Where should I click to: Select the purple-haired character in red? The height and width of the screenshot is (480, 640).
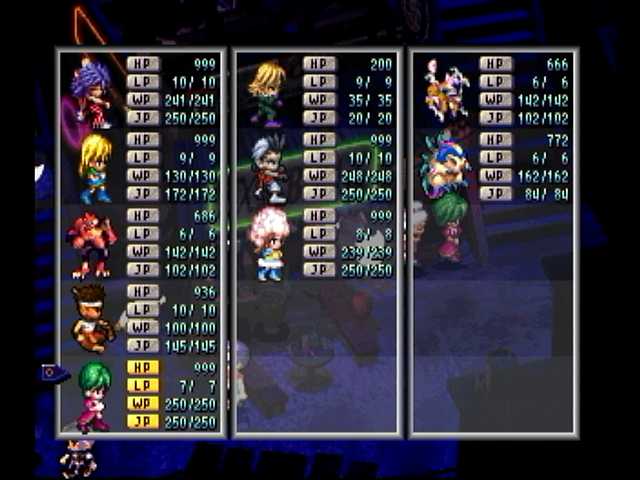pos(92,92)
